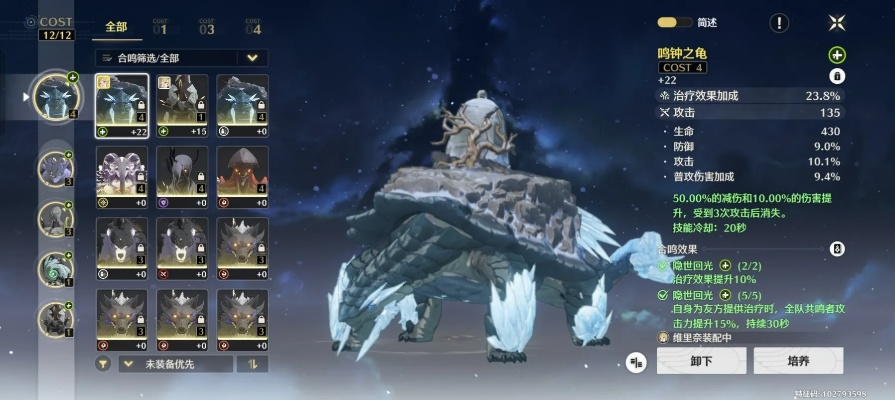Viewport: 895px width, 400px height.
Task: Open the exclamation mark info button
Action: 779,22
